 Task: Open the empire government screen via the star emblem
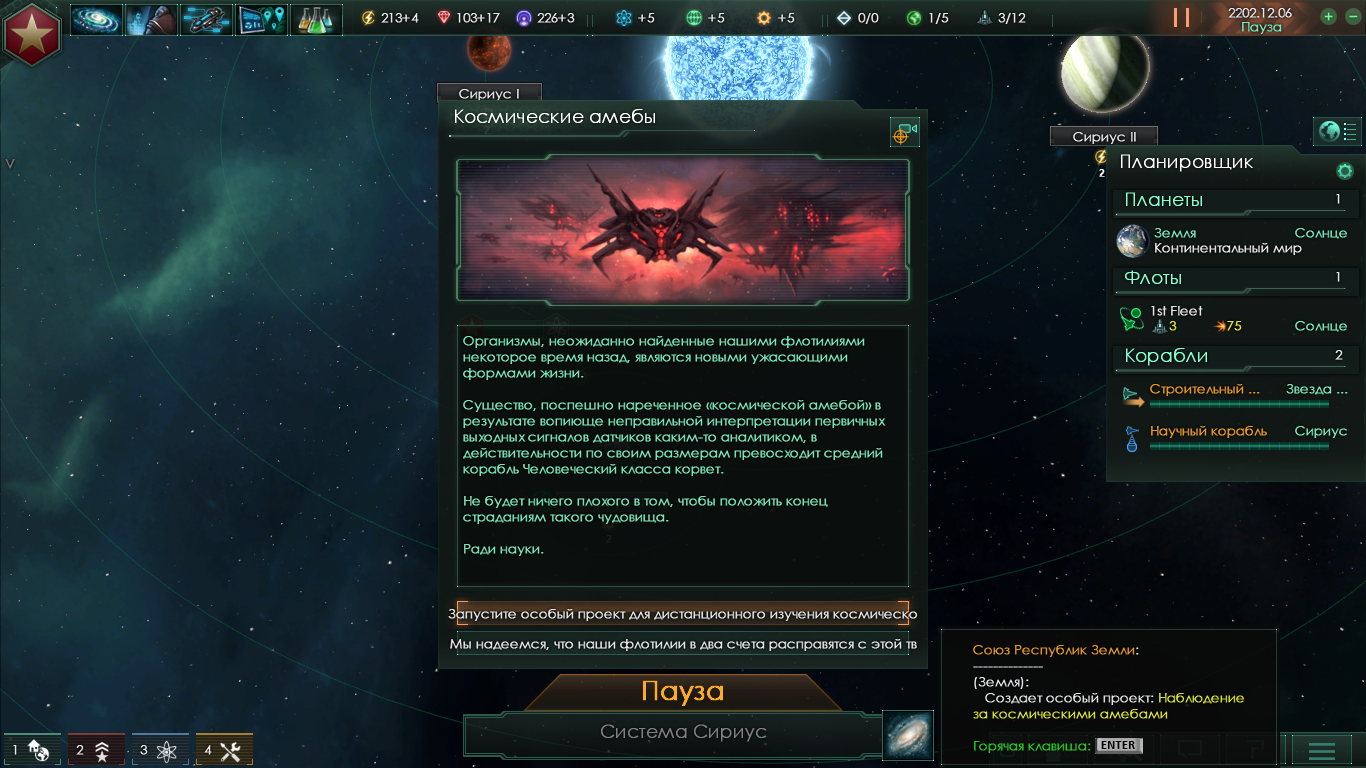pos(32,32)
